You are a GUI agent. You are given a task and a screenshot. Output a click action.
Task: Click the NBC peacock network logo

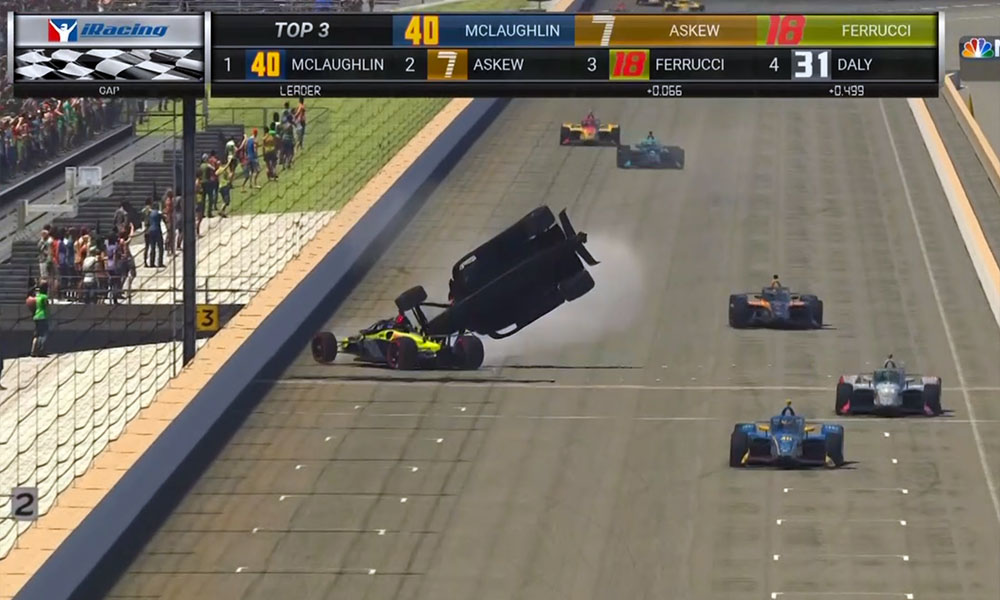[977, 48]
